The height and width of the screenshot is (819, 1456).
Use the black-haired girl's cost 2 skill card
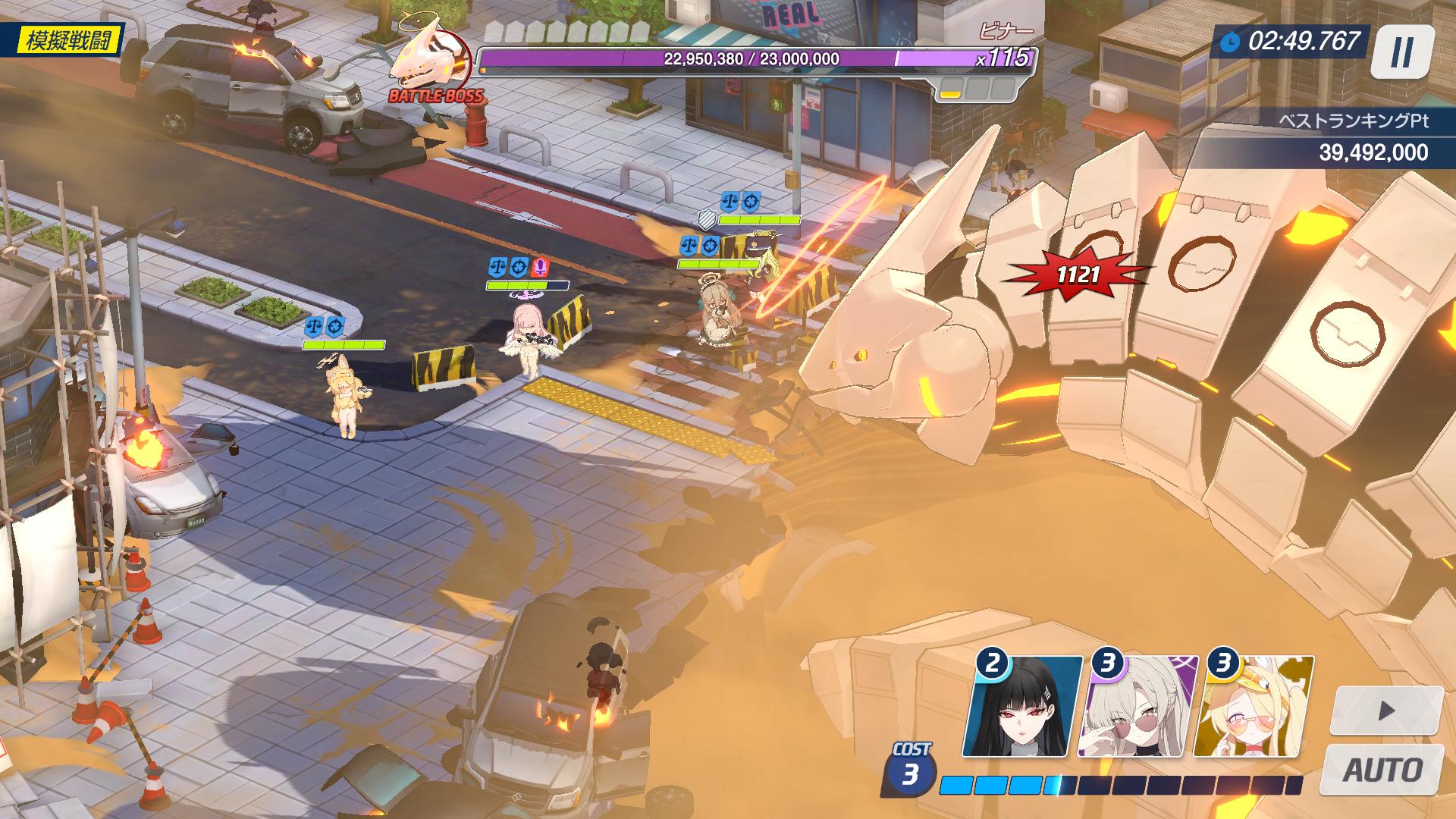pyautogui.click(x=1024, y=707)
